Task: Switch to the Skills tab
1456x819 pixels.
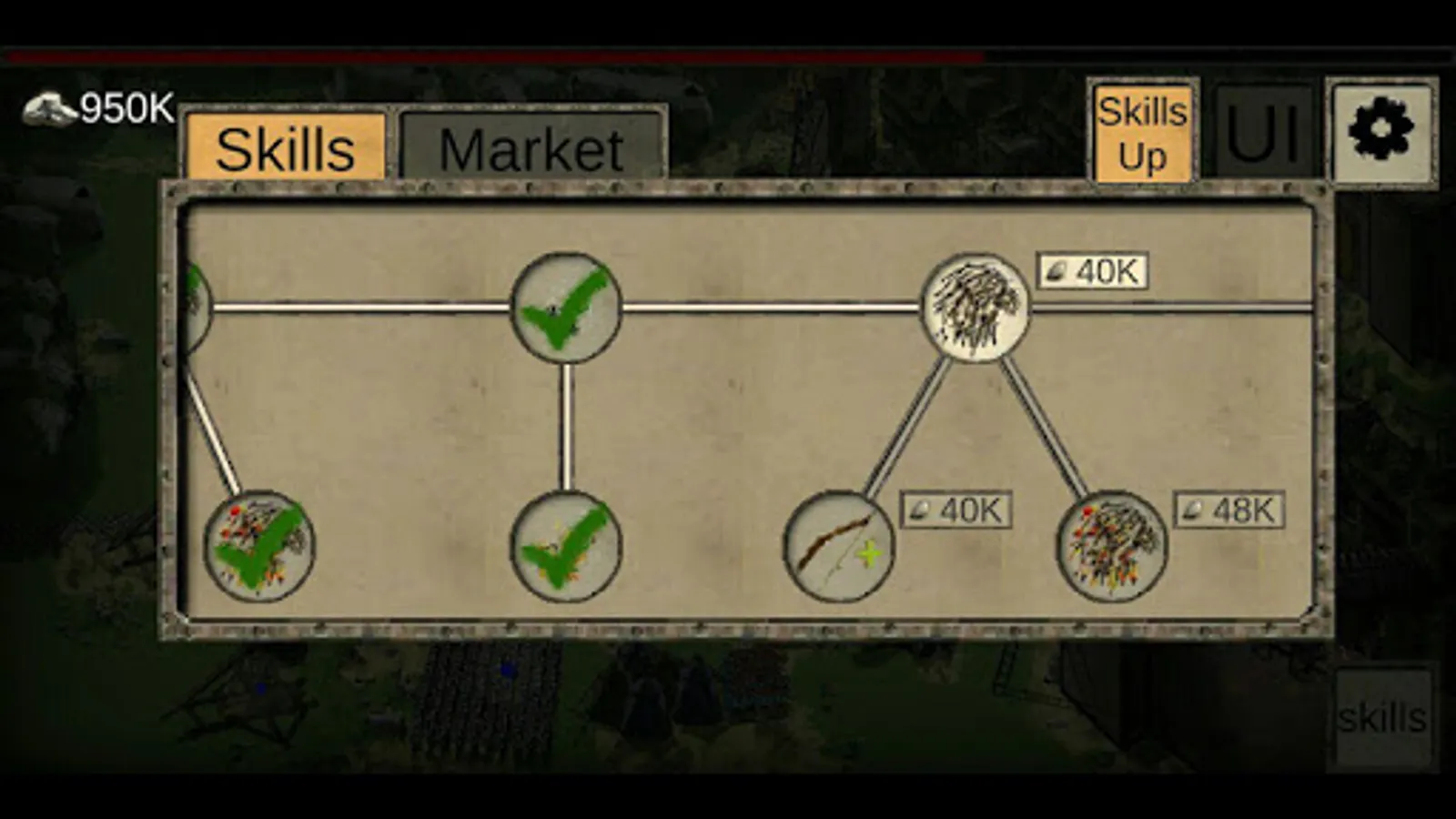Action: 287,149
